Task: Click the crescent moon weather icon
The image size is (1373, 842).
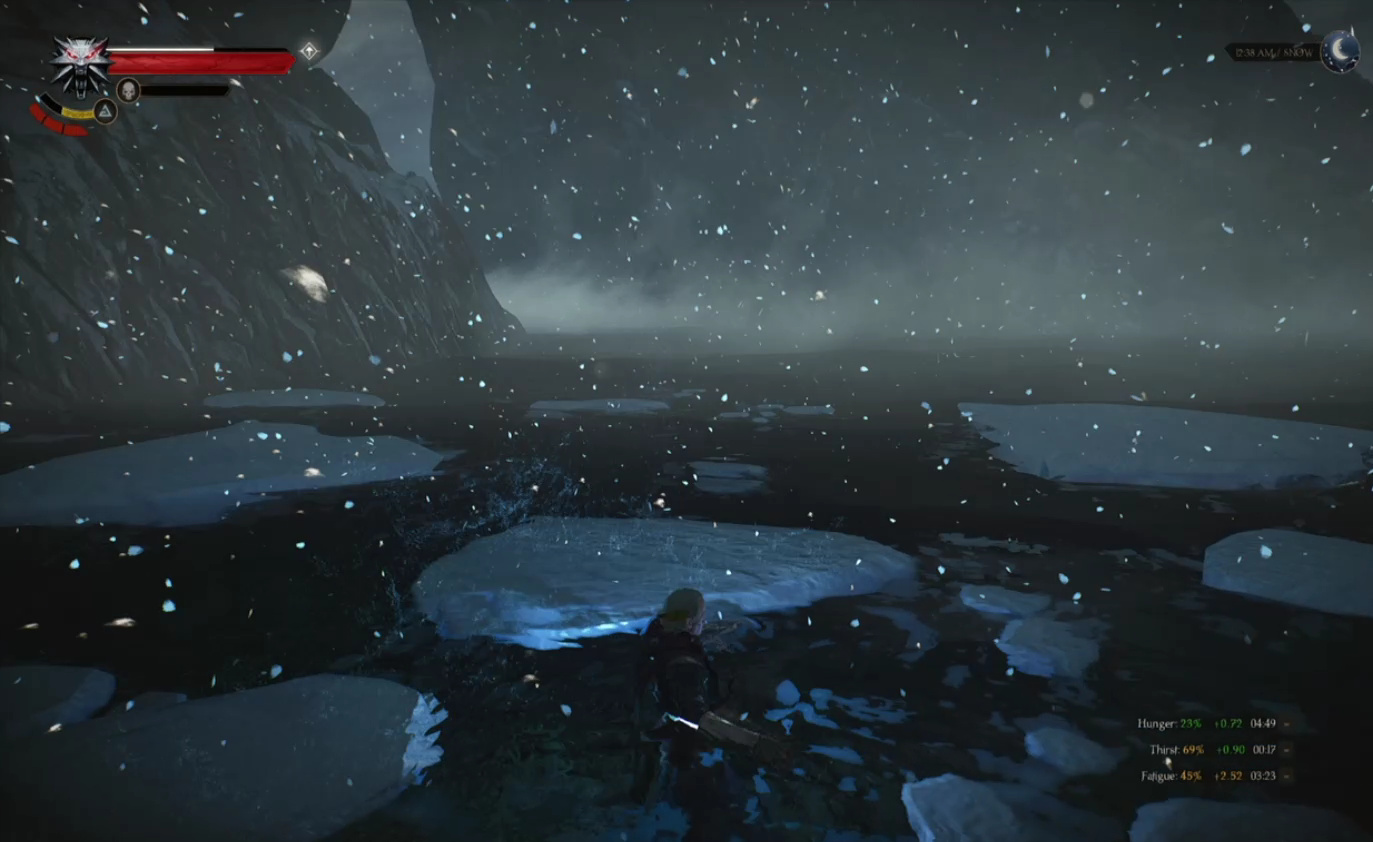Action: click(x=1340, y=50)
